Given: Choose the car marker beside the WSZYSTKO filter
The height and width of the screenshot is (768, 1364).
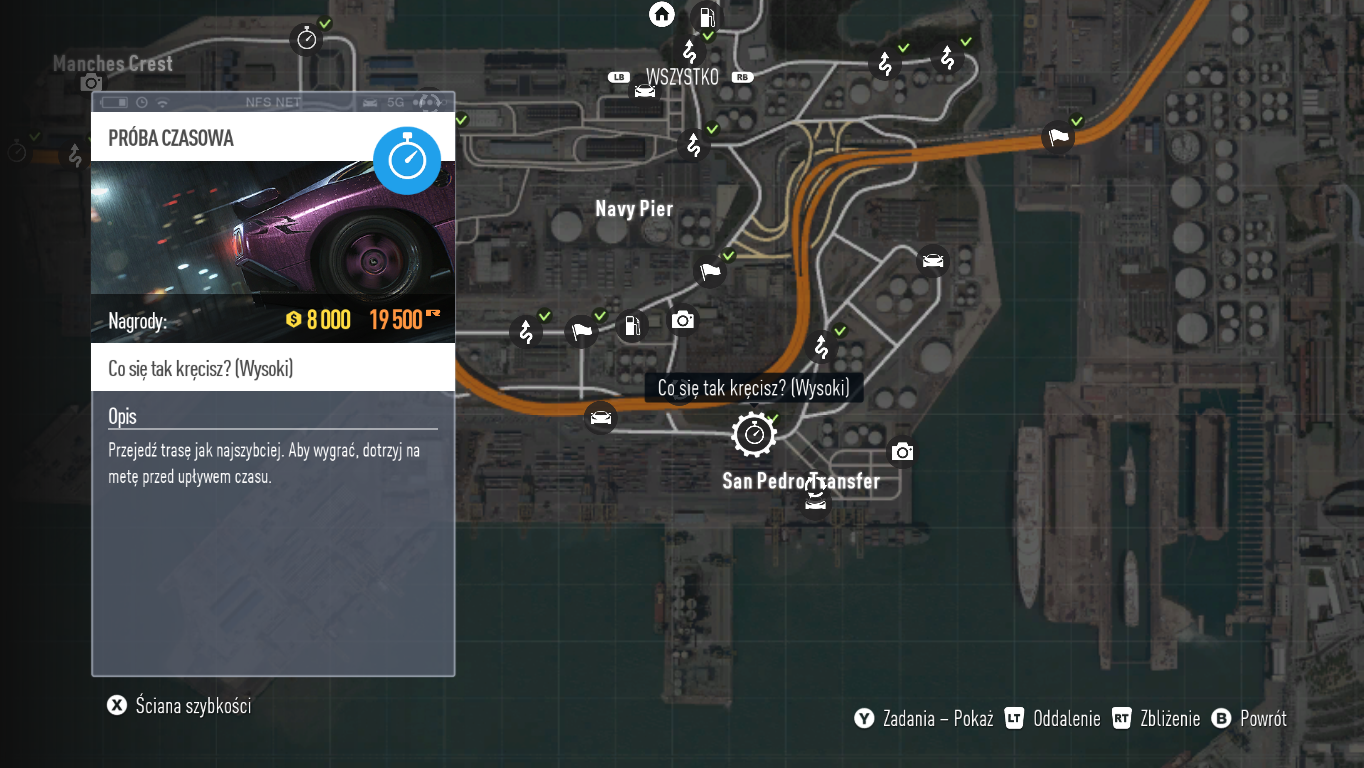Looking at the screenshot, I should pos(644,92).
